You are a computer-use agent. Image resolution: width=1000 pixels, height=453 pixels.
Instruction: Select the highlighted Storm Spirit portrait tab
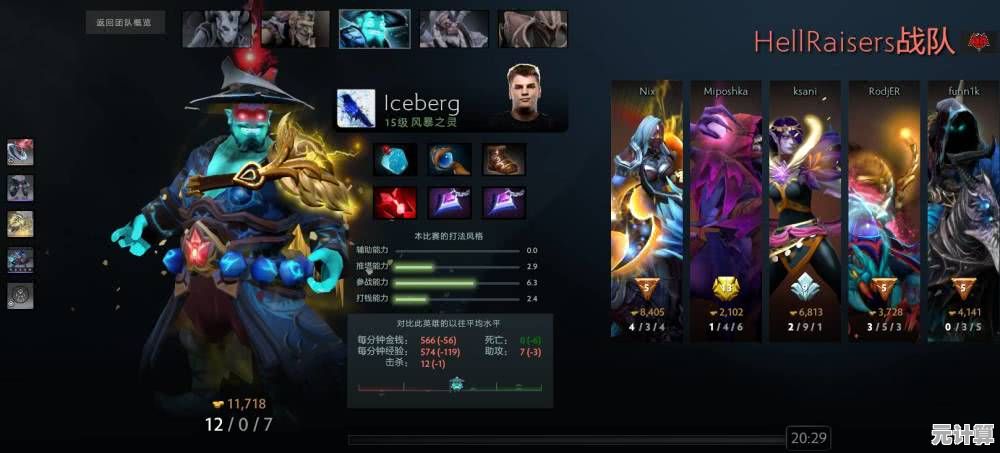pyautogui.click(x=374, y=28)
